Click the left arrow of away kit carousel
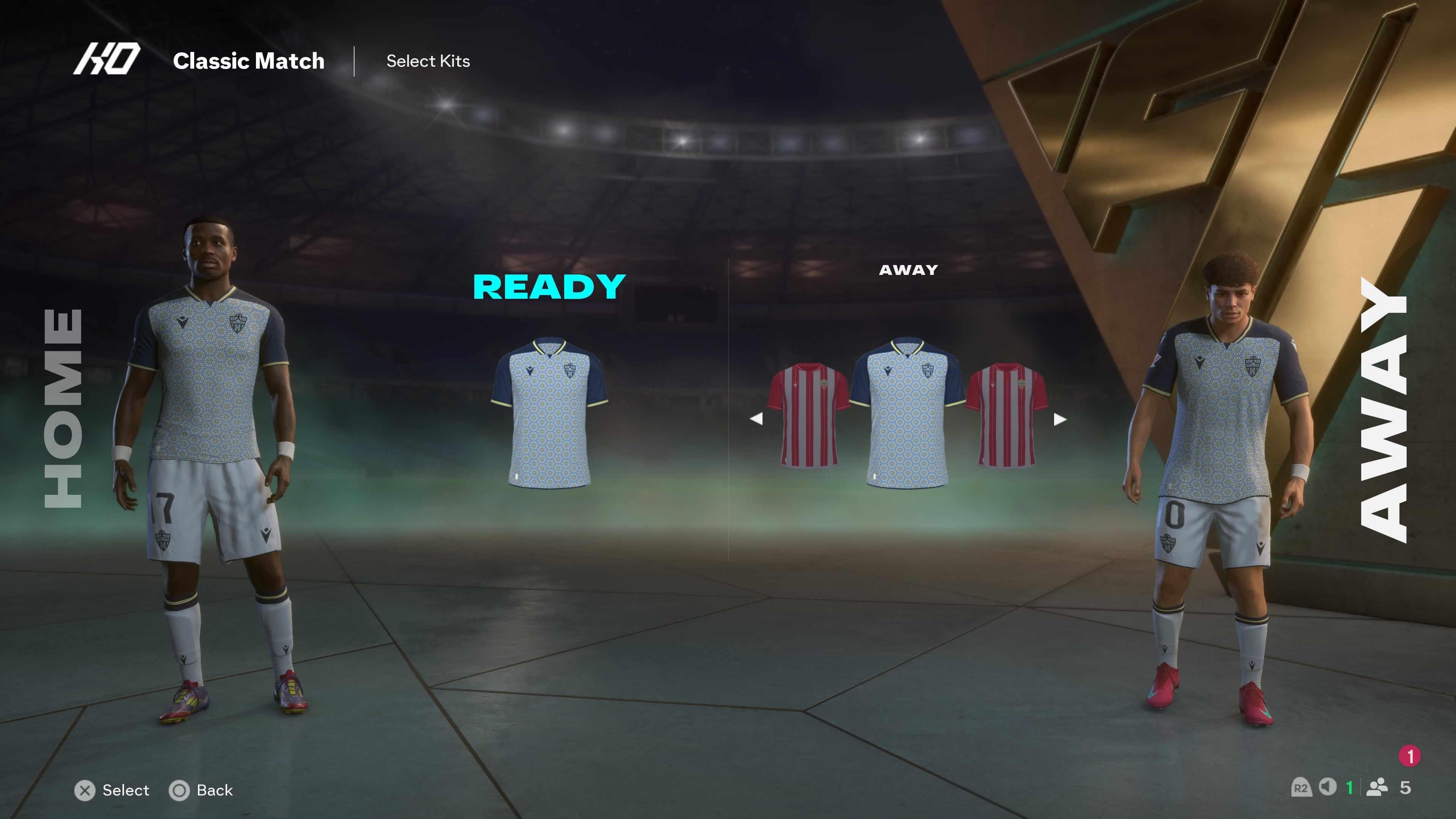Image resolution: width=1456 pixels, height=819 pixels. click(756, 419)
